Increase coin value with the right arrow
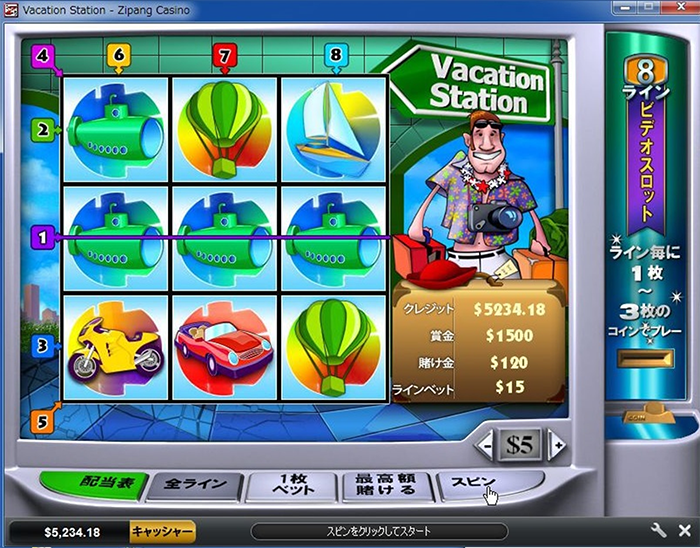Screen dimensions: 700x548 (x=557, y=445)
